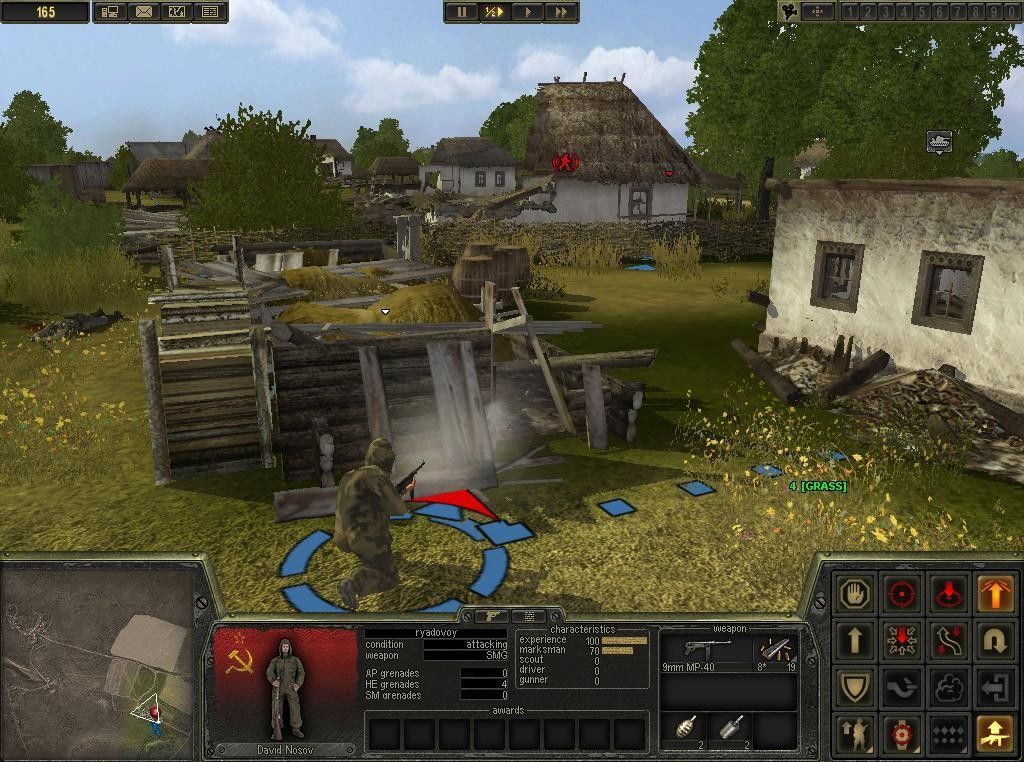The image size is (1024, 762).
Task: Order the U-turn retreat command
Action: (x=995, y=641)
